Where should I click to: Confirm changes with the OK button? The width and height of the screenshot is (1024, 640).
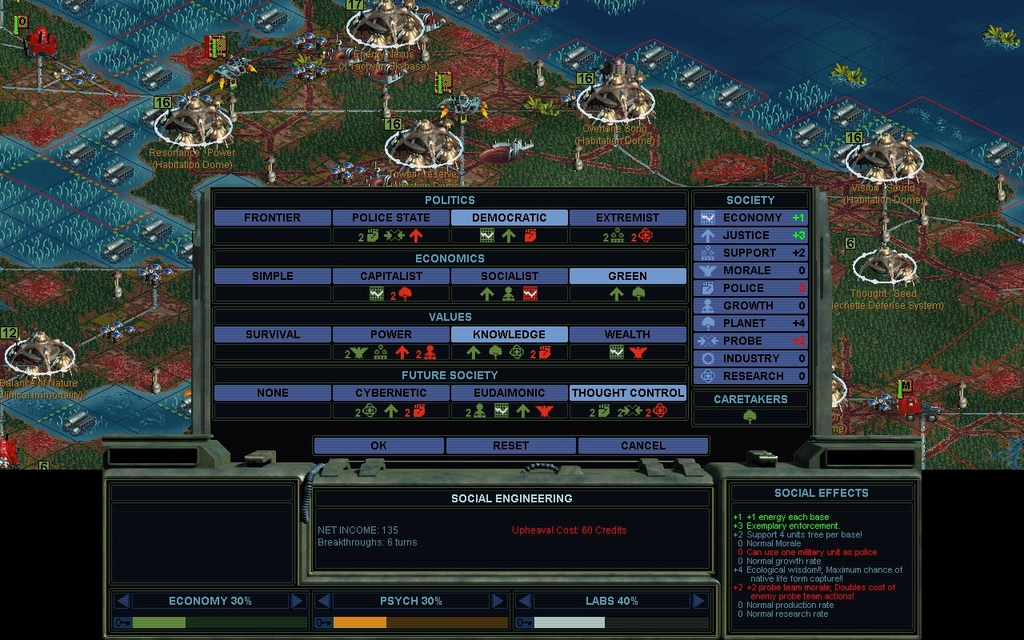click(378, 445)
